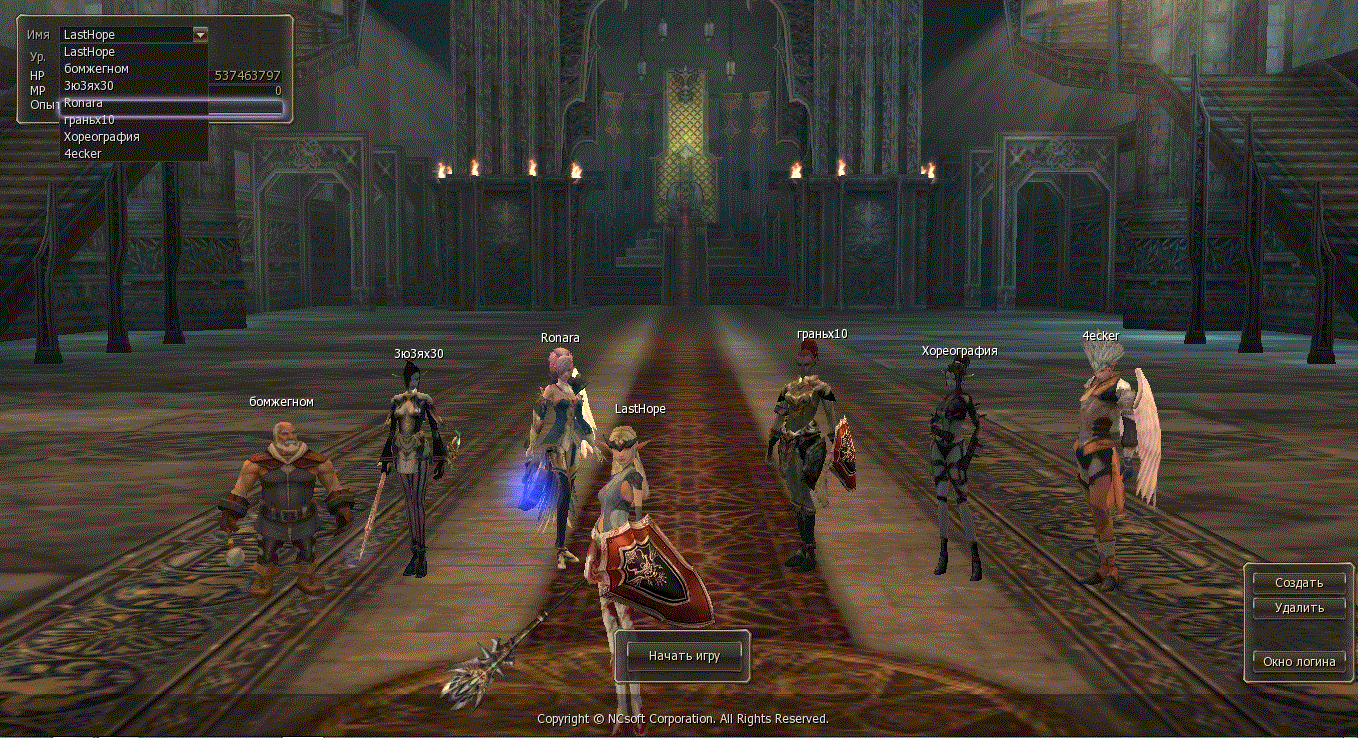
Task: Pick Хореография from the character list
Action: 101,136
